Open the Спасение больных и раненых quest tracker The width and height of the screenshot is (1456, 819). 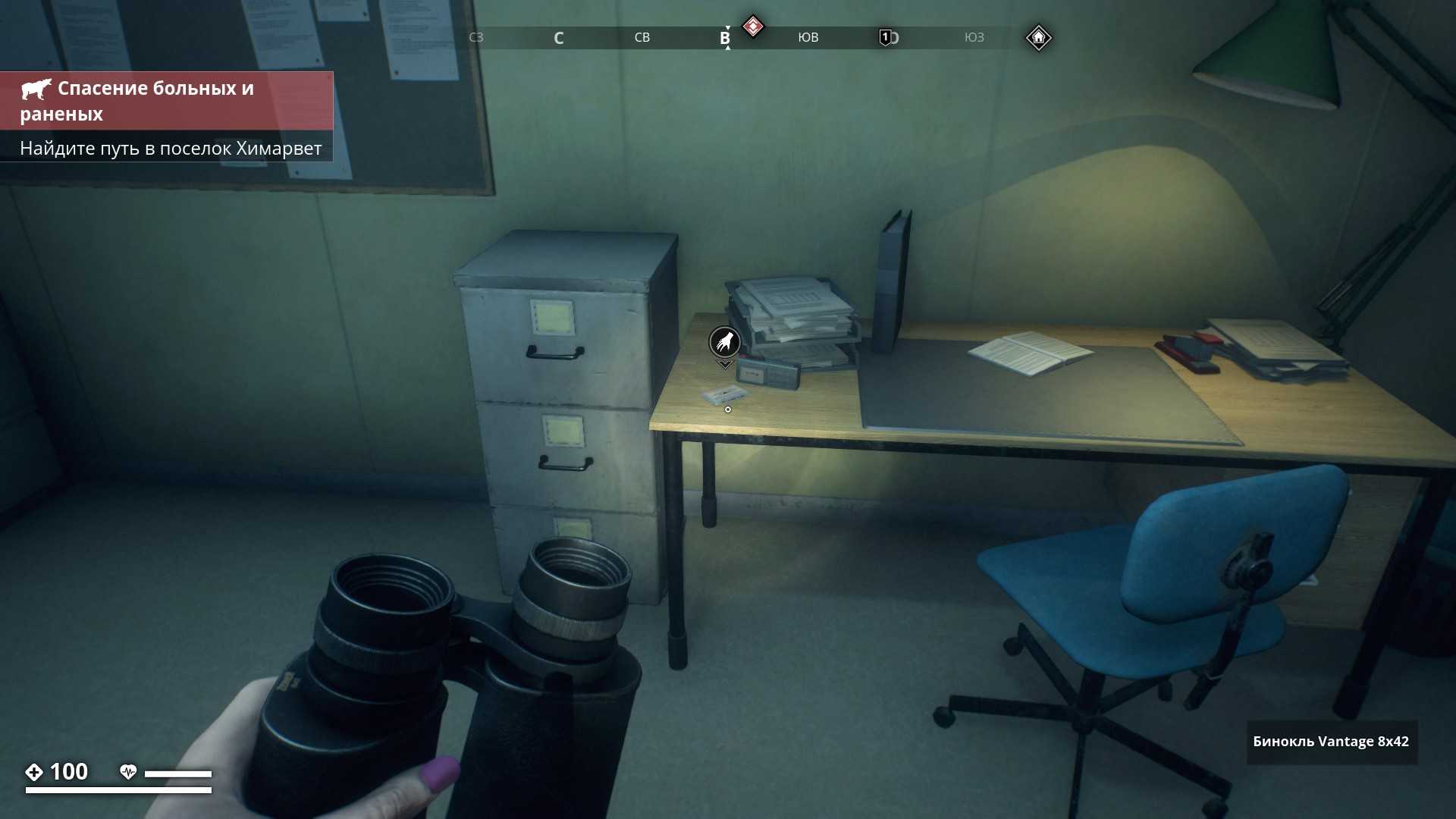point(167,101)
